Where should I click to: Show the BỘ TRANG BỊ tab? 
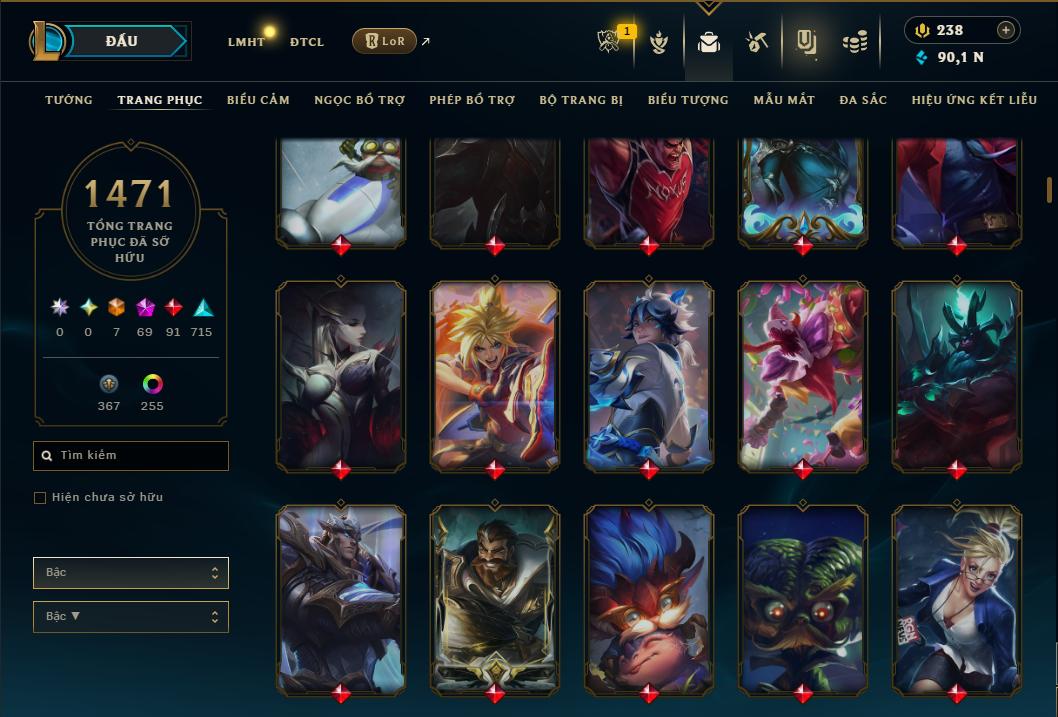click(x=581, y=100)
